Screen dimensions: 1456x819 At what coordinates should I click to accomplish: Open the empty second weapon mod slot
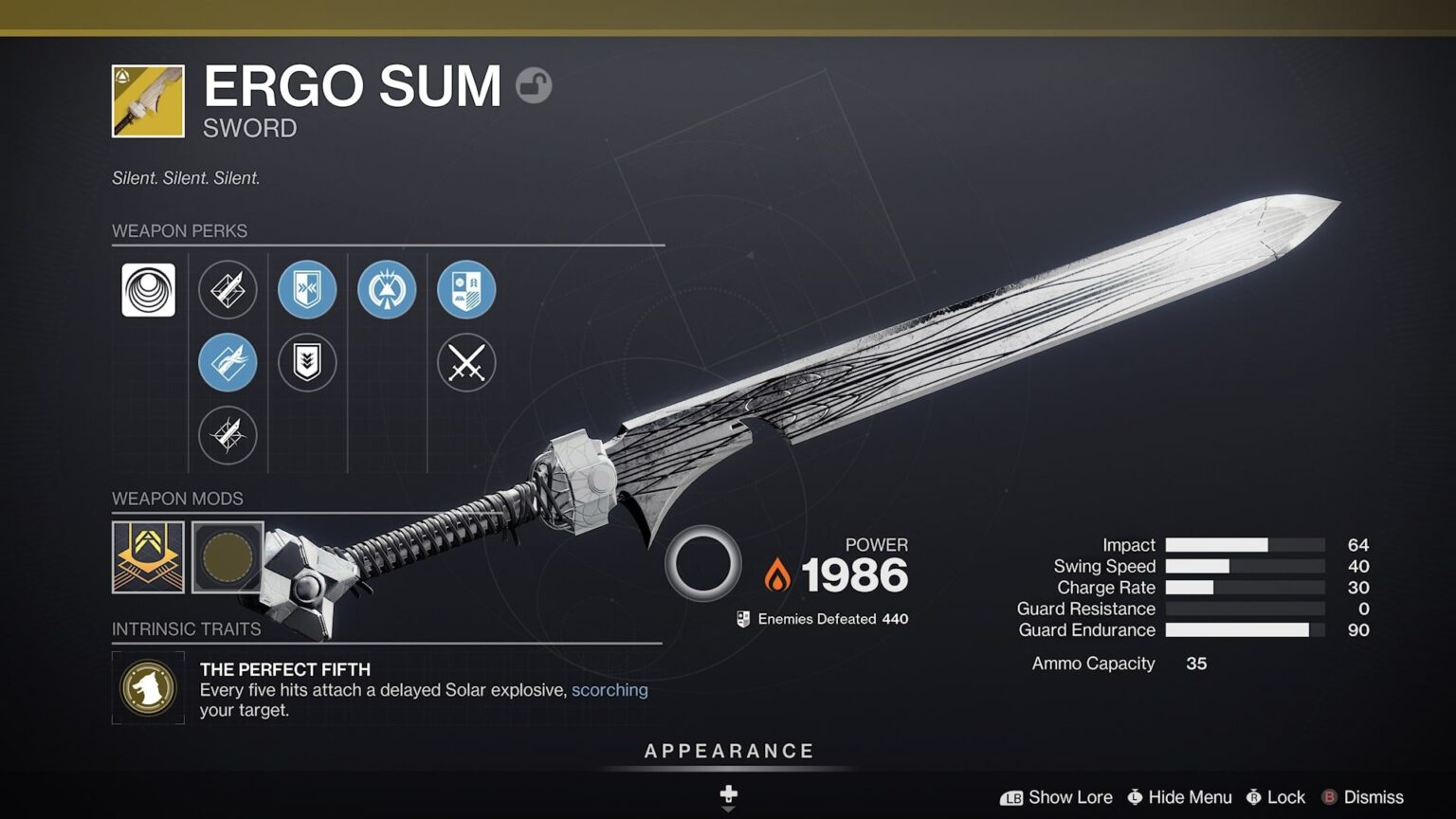[227, 558]
